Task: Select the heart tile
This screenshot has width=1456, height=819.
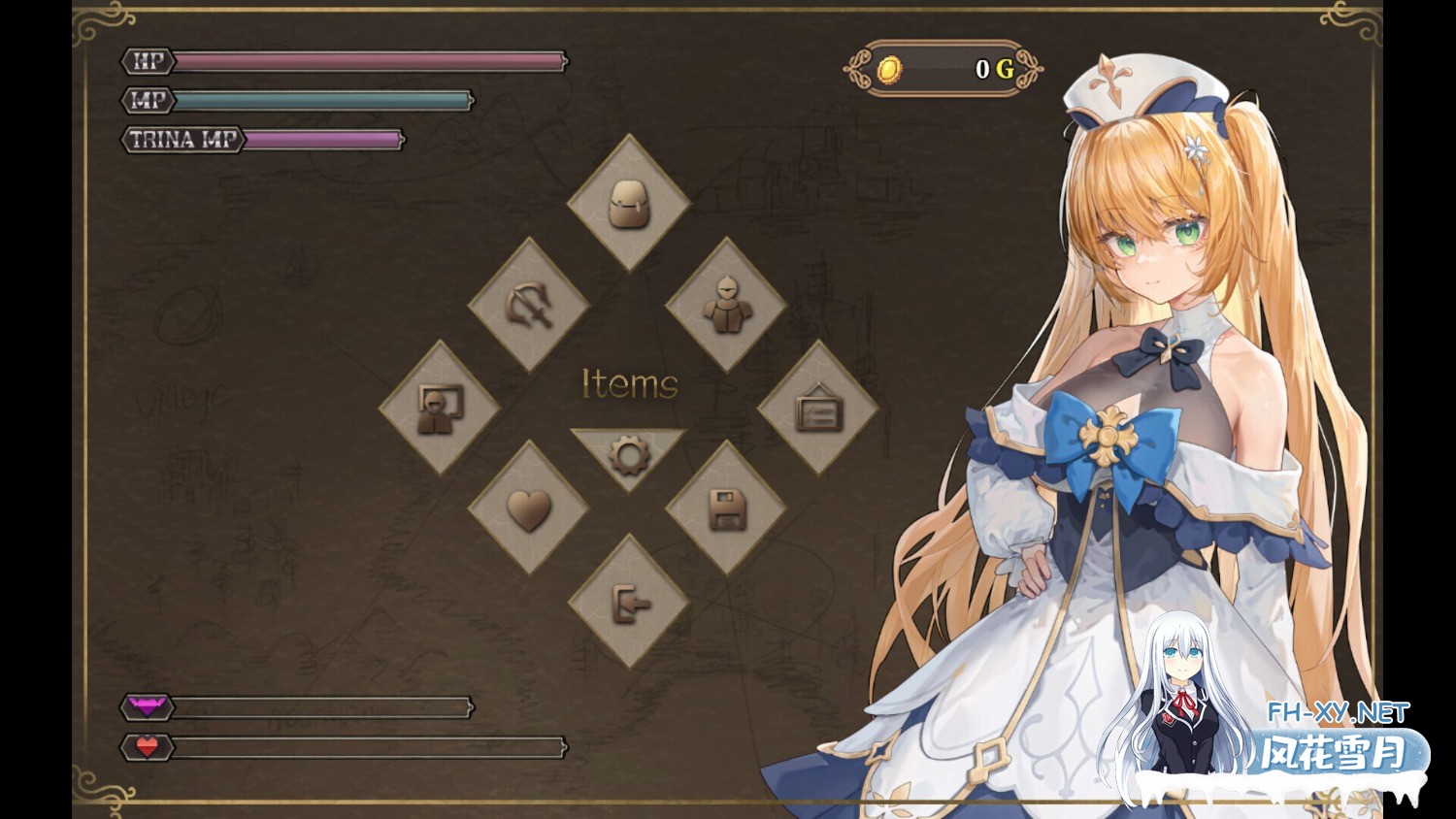Action: tap(529, 508)
